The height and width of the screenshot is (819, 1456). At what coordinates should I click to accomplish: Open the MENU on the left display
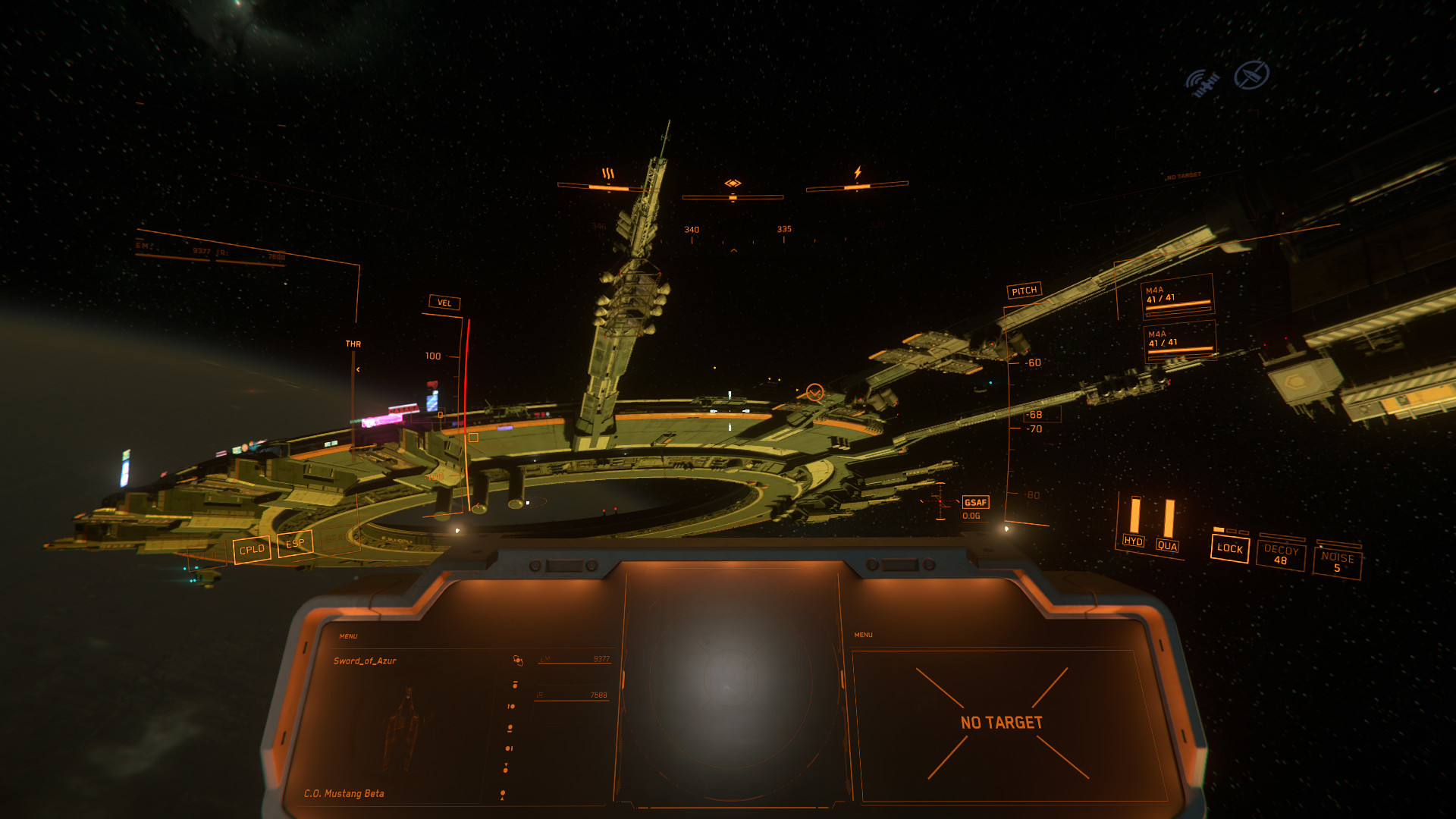coord(348,636)
